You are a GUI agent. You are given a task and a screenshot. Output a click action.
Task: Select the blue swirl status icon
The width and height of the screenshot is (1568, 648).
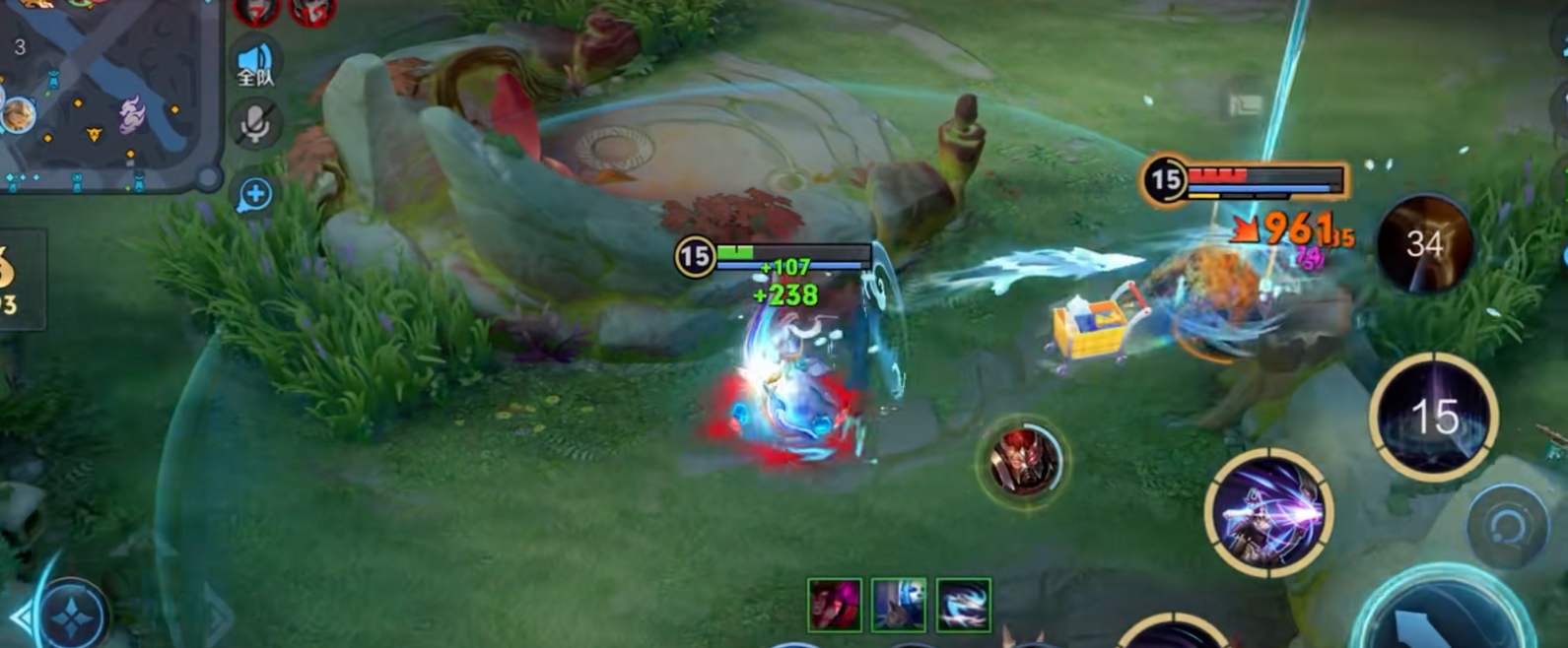(x=963, y=604)
